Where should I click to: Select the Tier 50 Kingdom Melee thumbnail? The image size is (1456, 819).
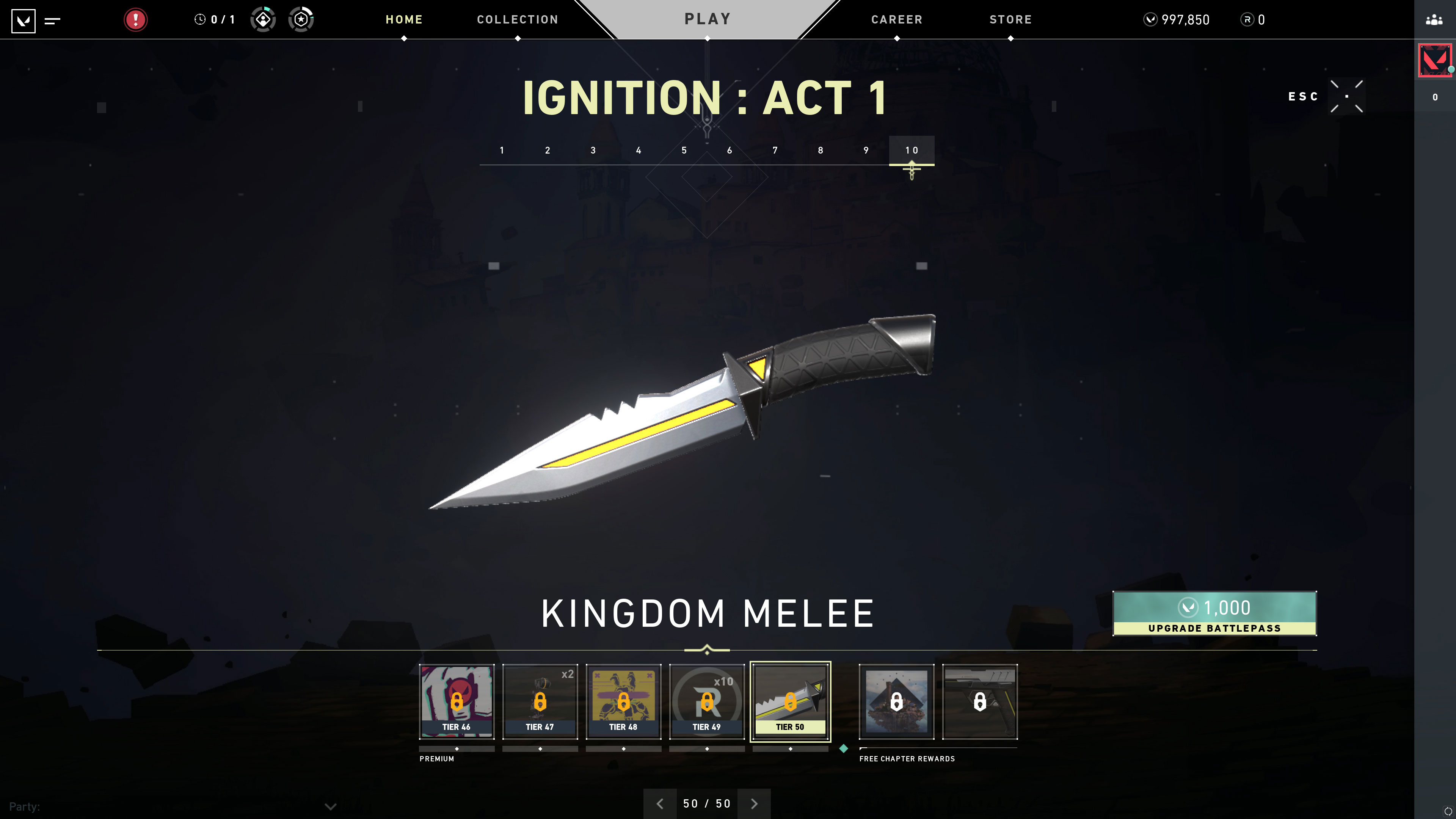click(790, 701)
